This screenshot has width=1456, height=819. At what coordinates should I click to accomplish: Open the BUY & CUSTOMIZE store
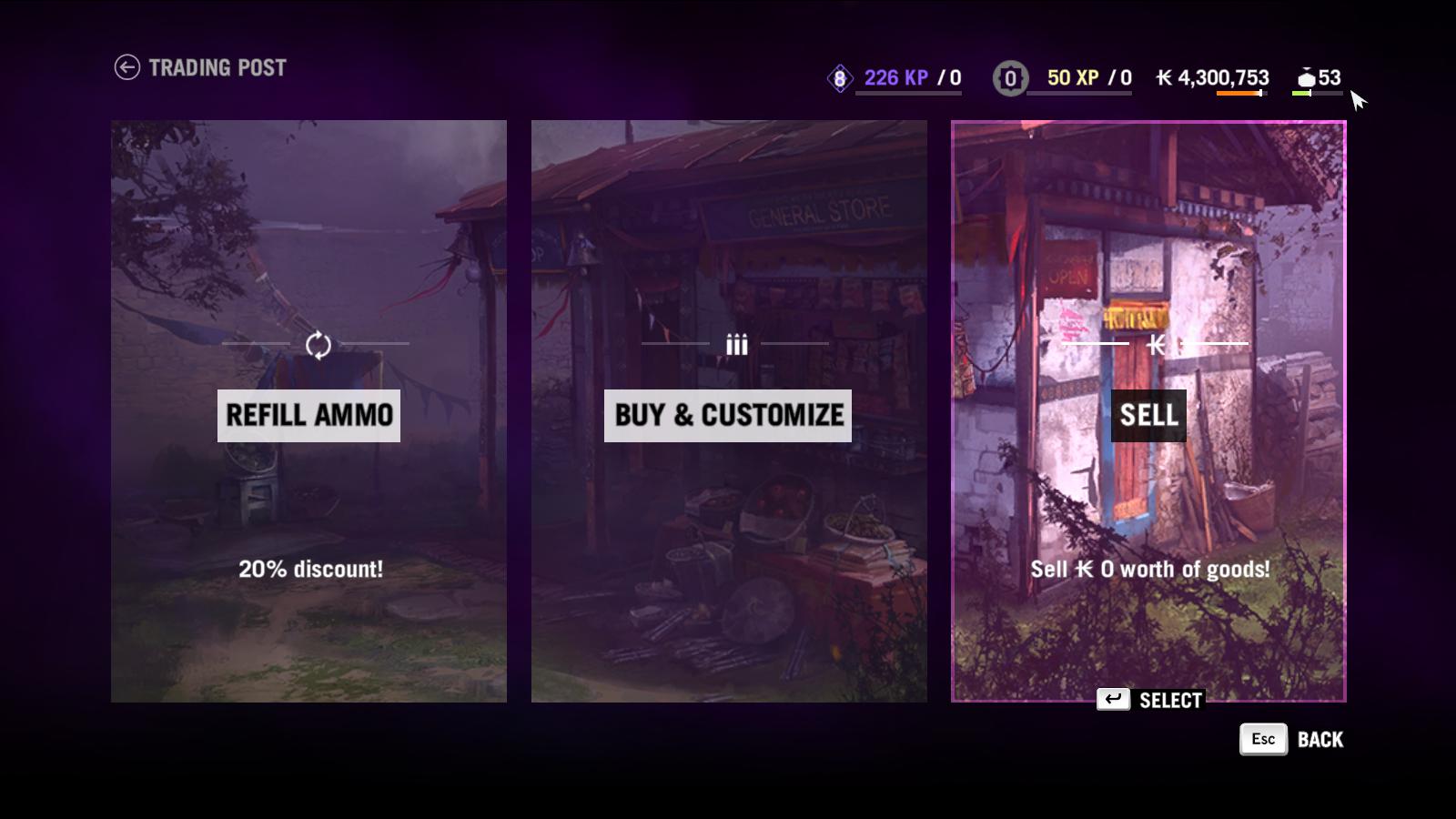tap(728, 417)
